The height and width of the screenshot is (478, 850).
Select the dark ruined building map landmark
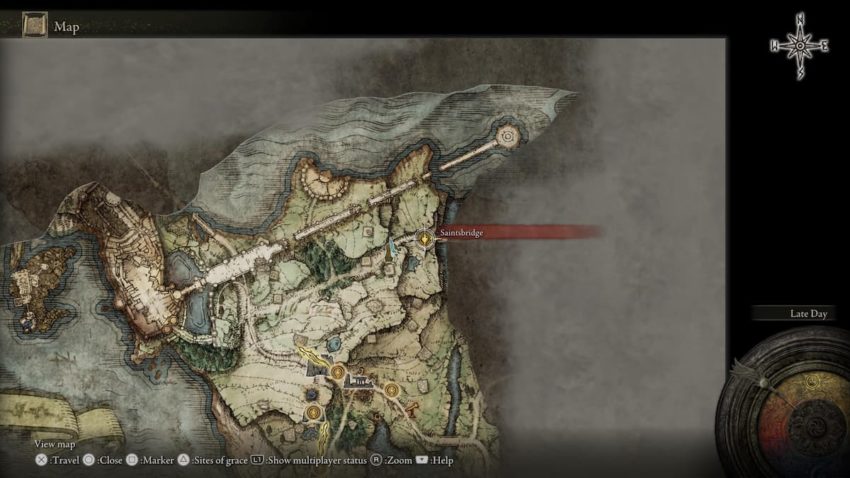(361, 380)
